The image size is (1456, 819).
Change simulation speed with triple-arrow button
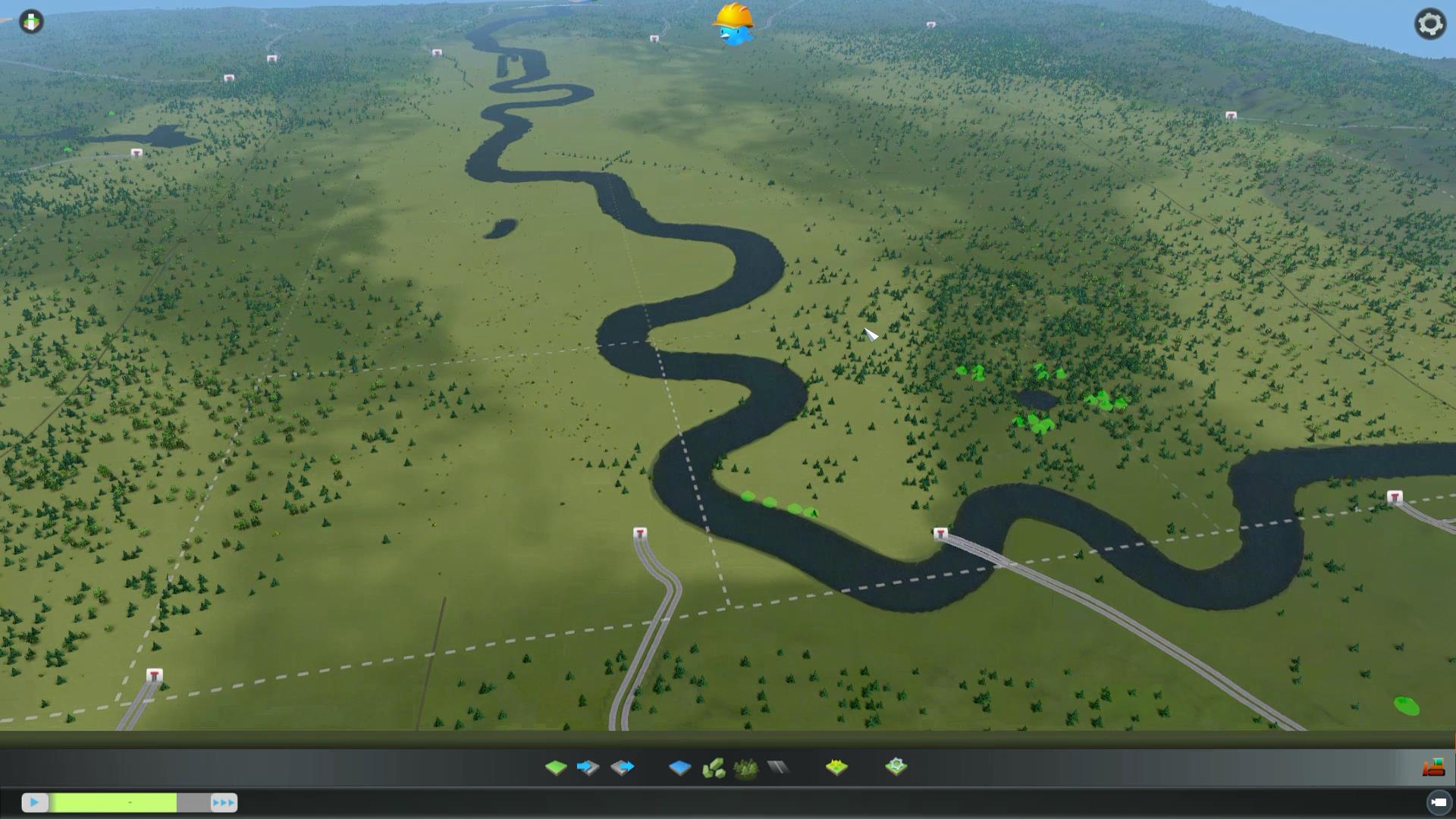pos(223,802)
